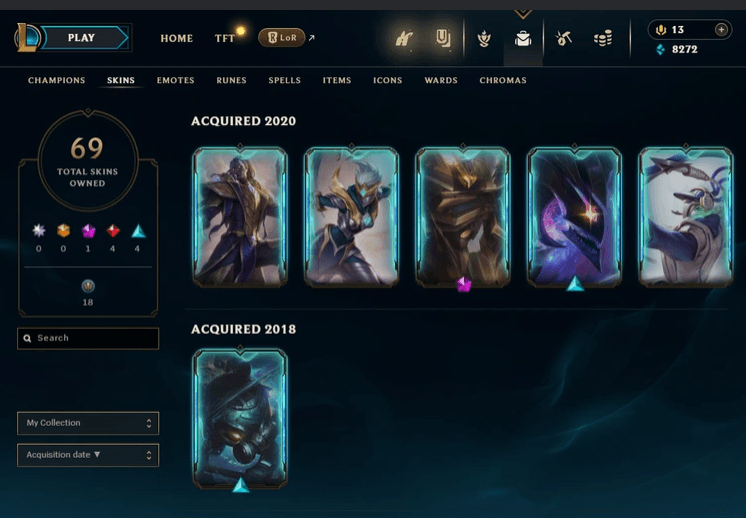Open the TFT section
Viewport: 746px width, 518px height.
tap(225, 39)
